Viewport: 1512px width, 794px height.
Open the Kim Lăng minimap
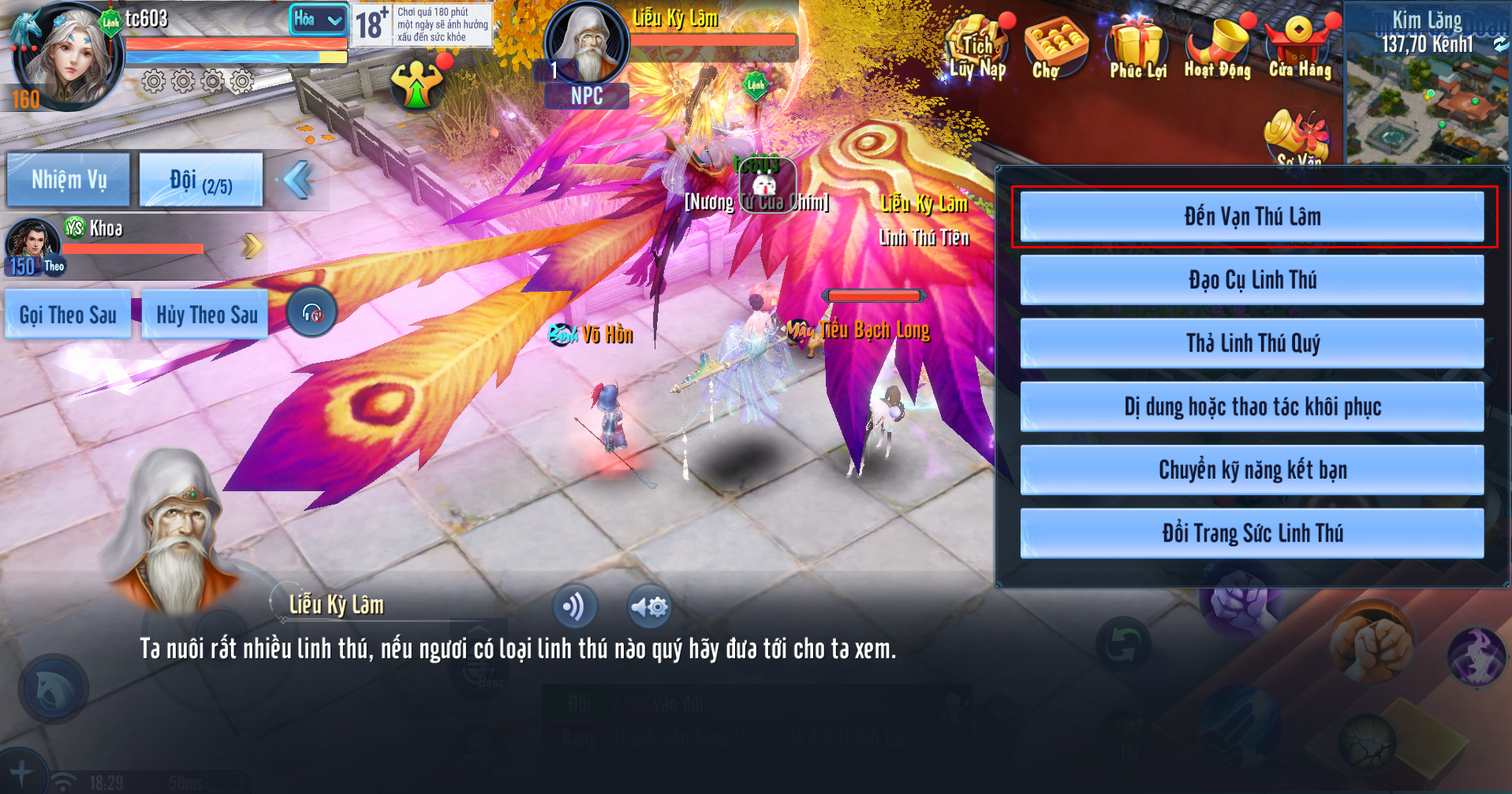(x=1428, y=87)
